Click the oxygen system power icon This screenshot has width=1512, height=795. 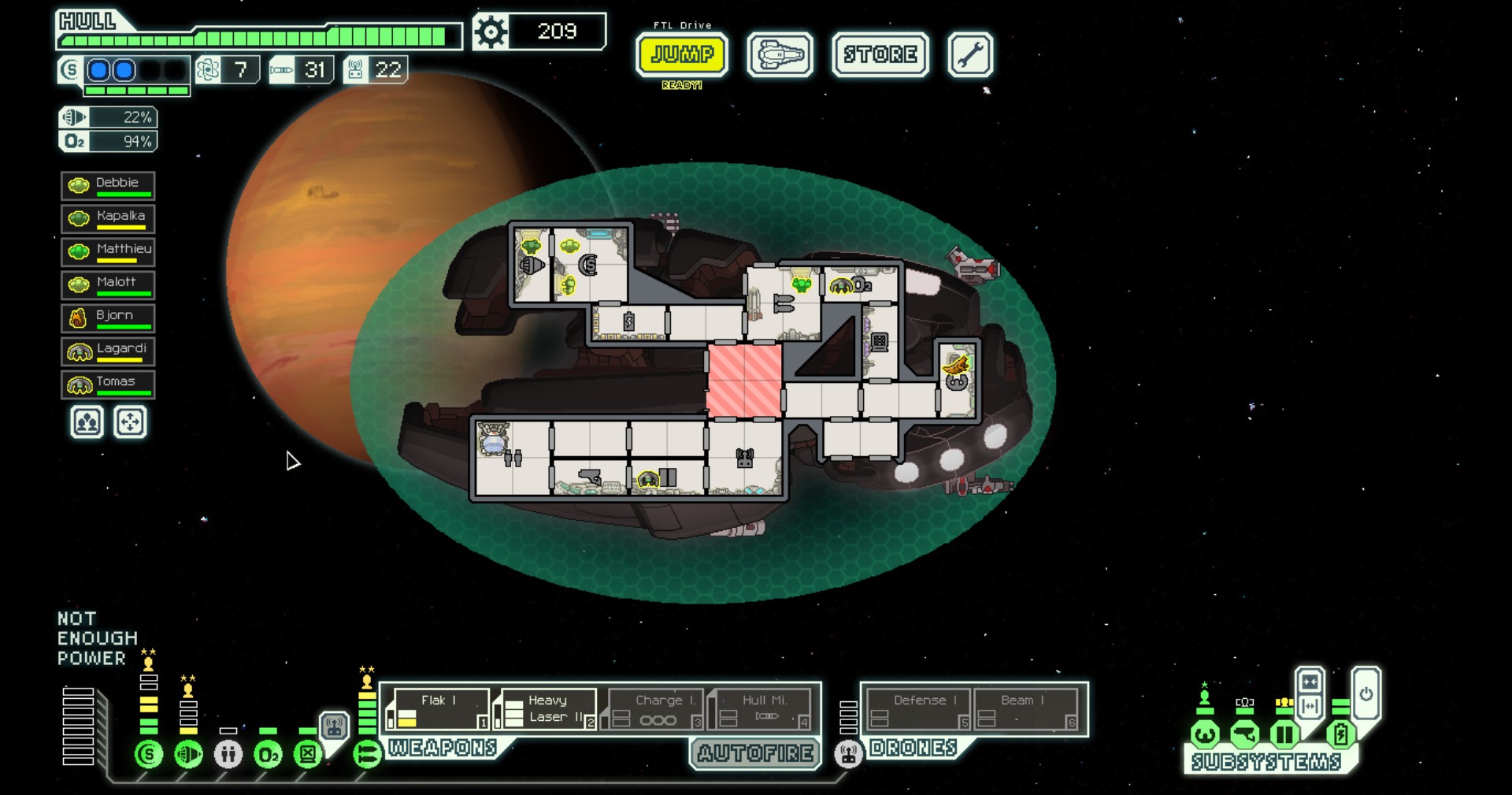point(268,754)
